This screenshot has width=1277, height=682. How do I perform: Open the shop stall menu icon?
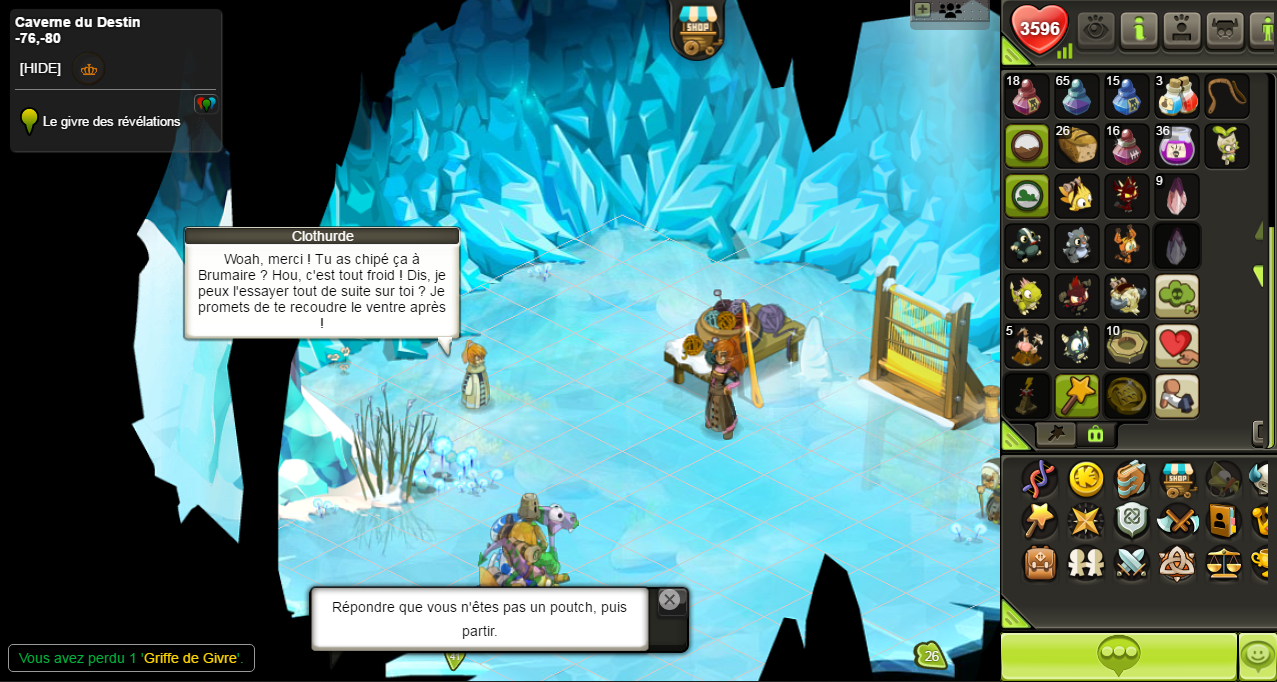1178,479
